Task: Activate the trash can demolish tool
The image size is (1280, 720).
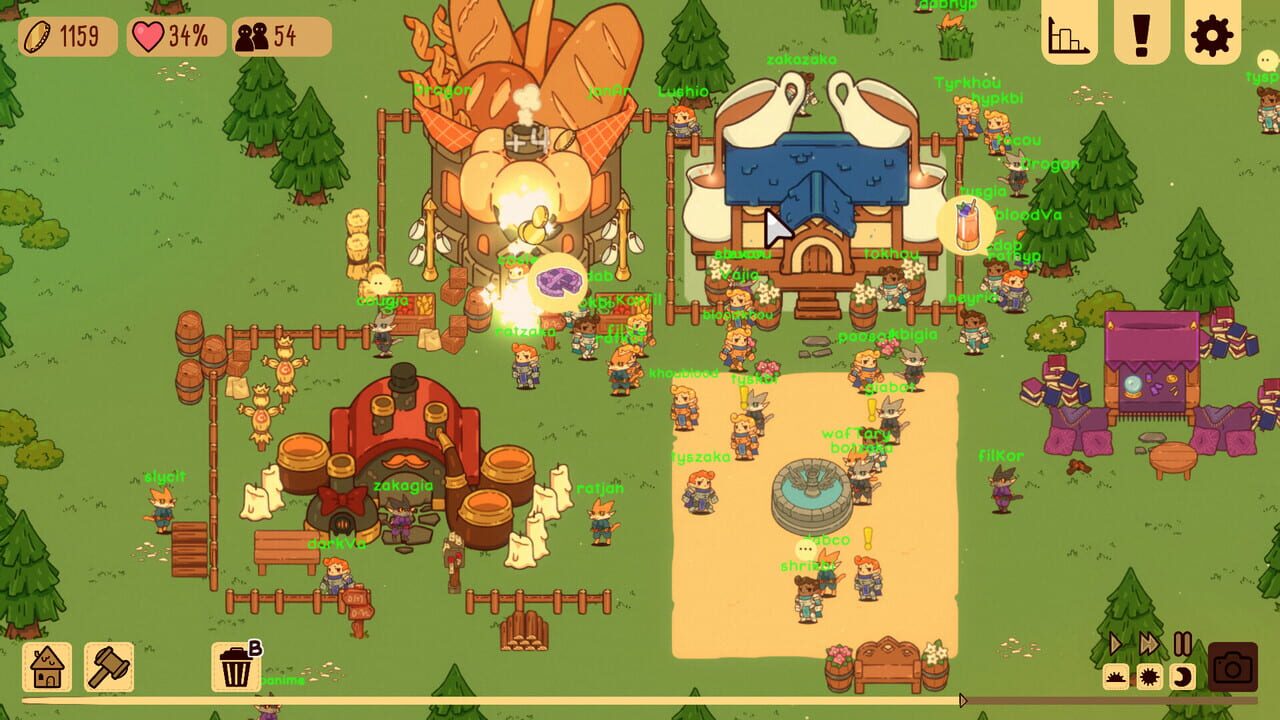Action: tap(236, 667)
